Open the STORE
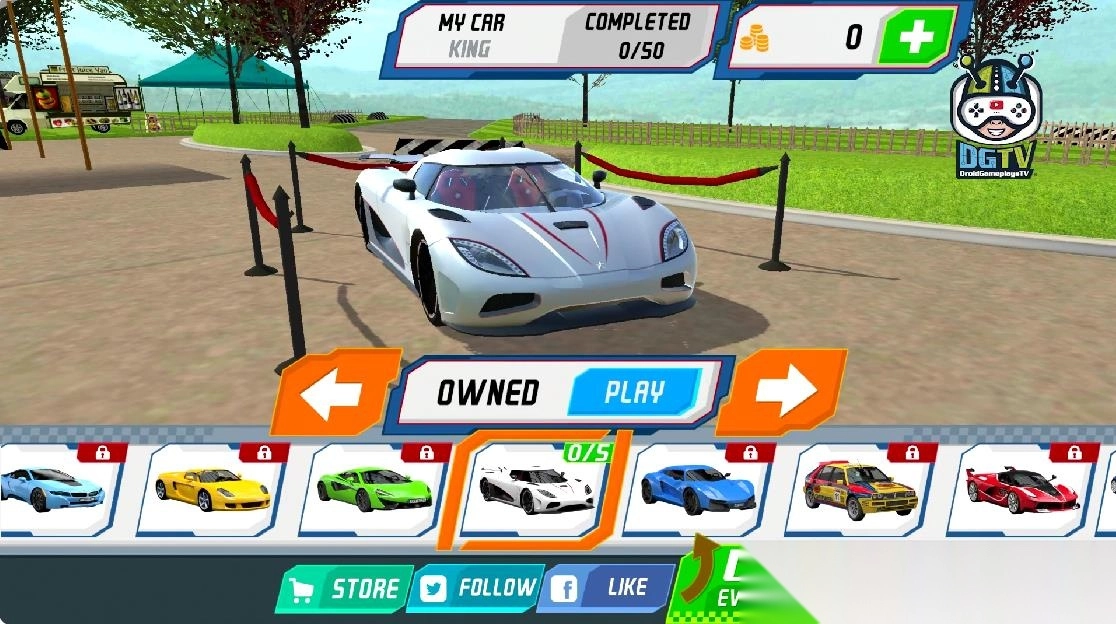Image resolution: width=1116 pixels, height=624 pixels. (346, 589)
